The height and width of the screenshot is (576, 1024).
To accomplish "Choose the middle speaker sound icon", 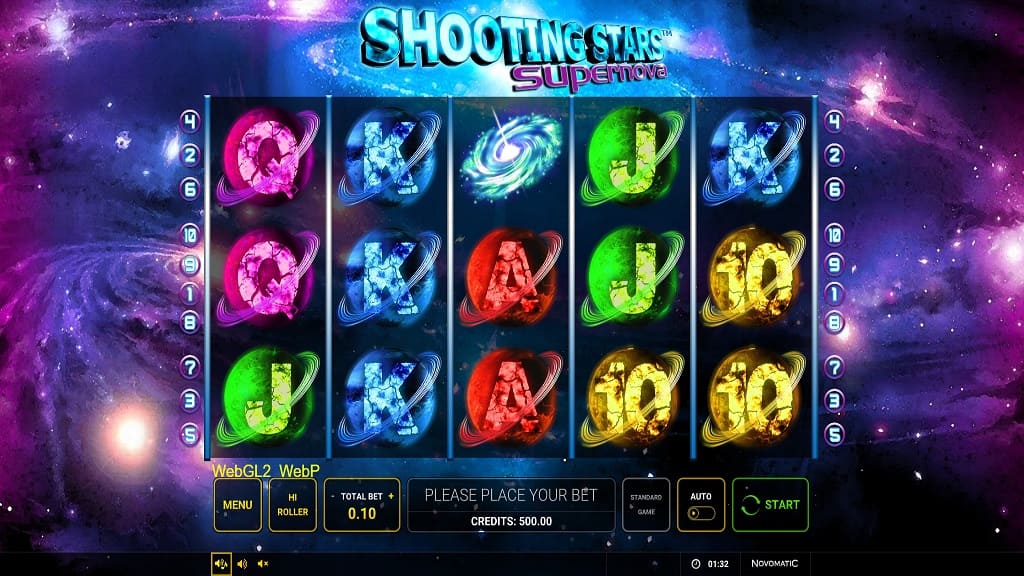I will (242, 564).
